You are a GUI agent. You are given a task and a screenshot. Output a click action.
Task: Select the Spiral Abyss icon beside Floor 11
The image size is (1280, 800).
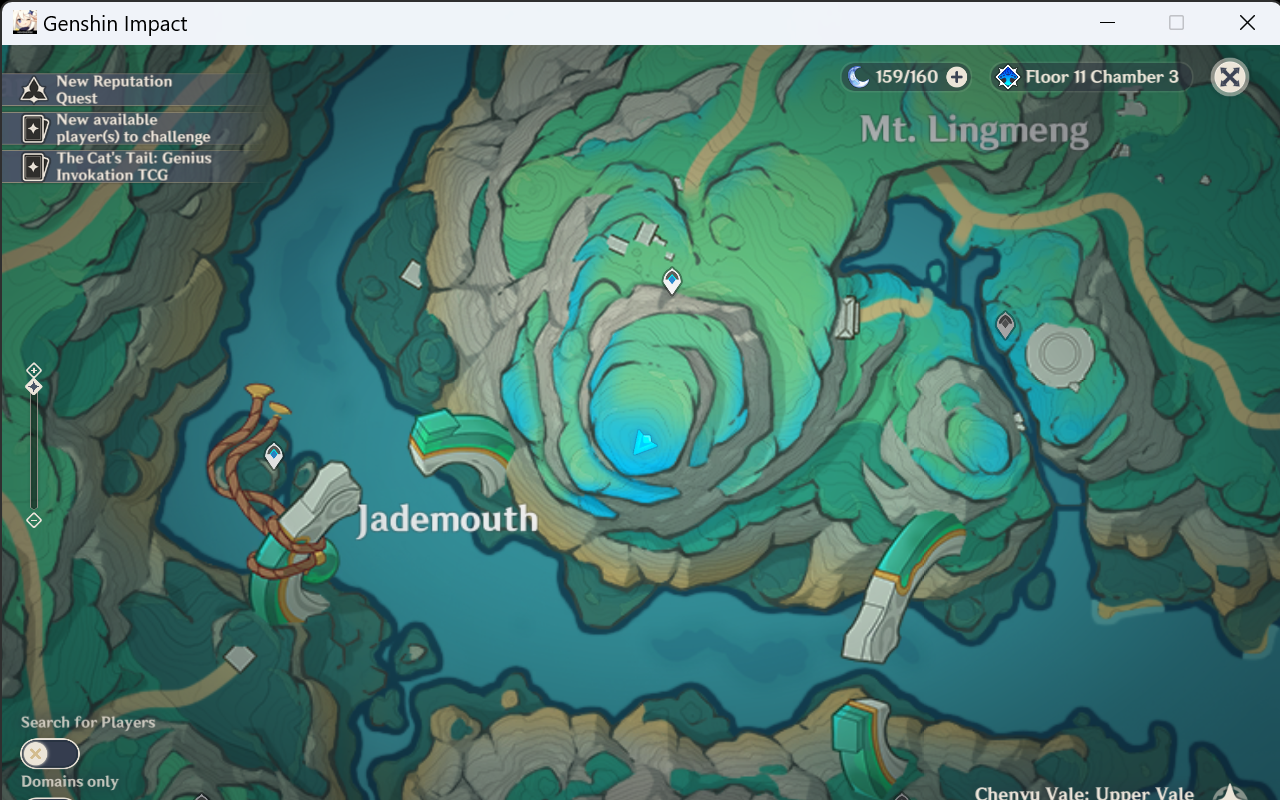(x=1007, y=76)
